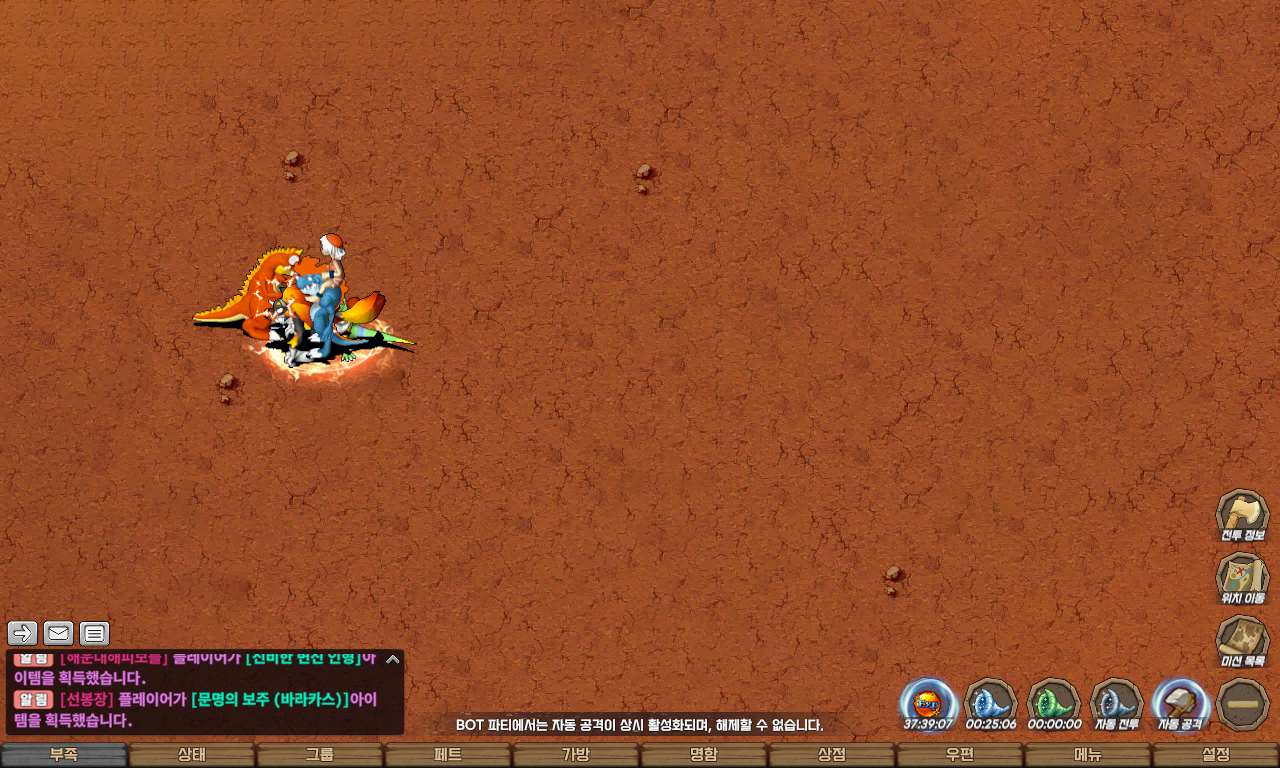
Task: Check the 우편 (mail) menu
Action: (960, 755)
